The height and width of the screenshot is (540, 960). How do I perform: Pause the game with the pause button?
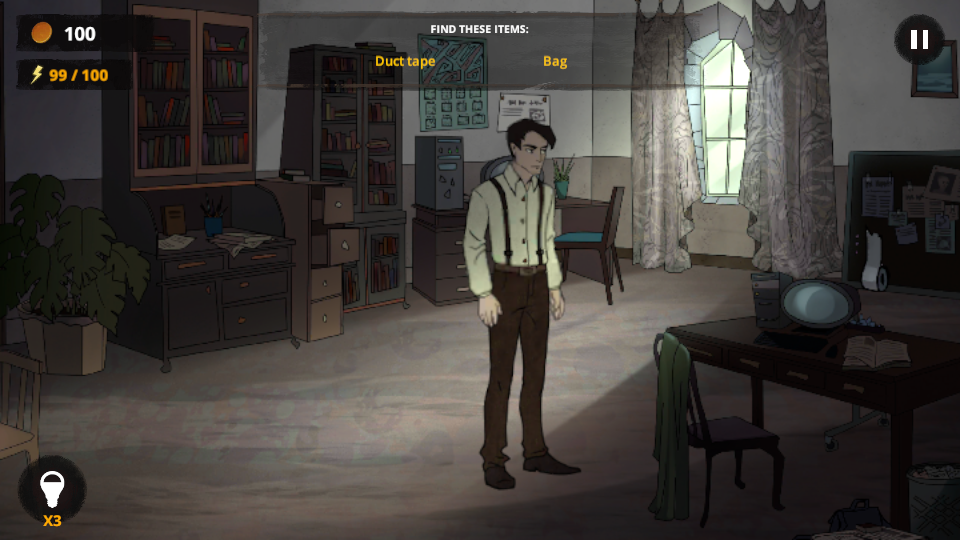pyautogui.click(x=919, y=40)
